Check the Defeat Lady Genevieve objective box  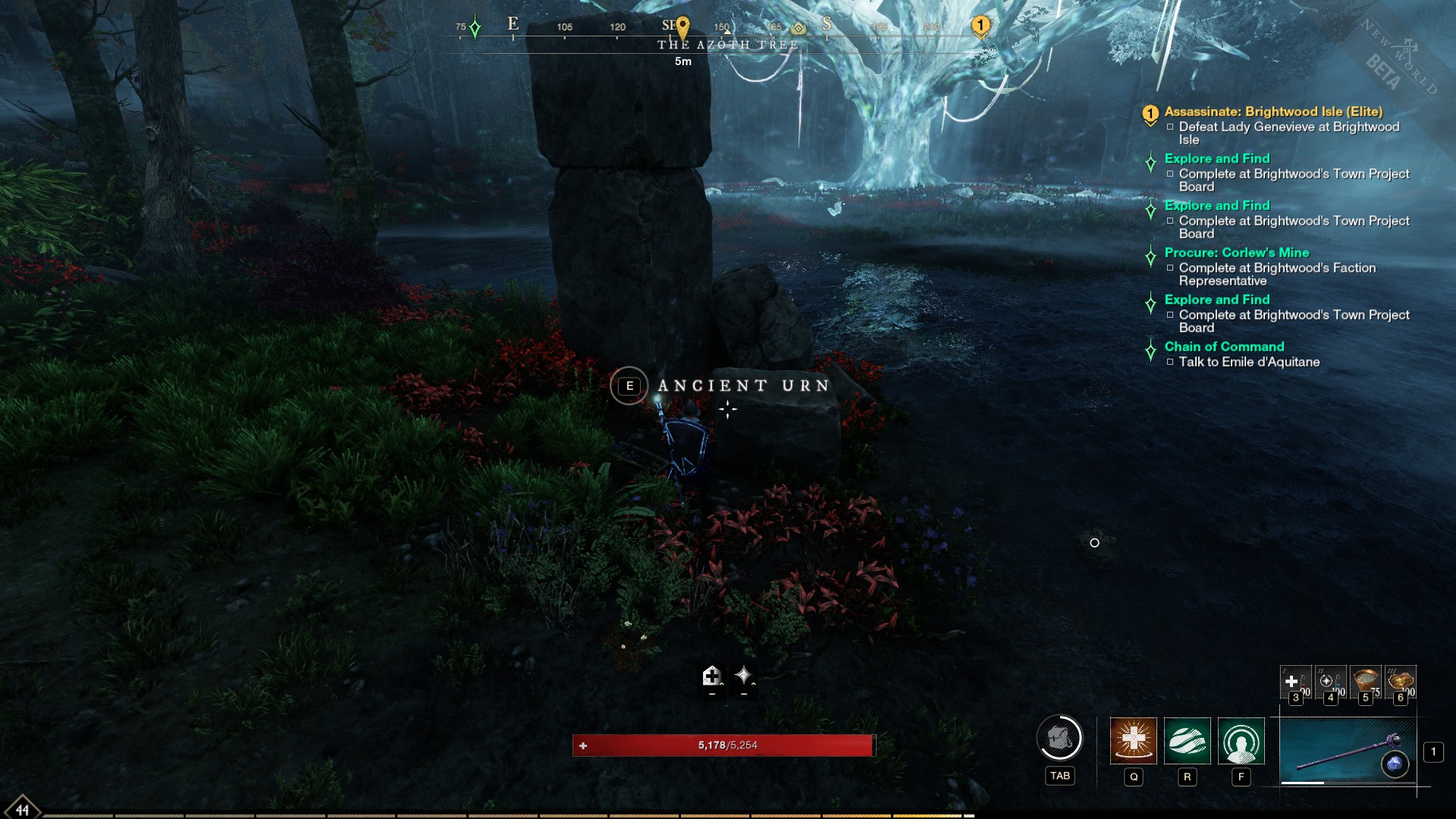[1170, 127]
